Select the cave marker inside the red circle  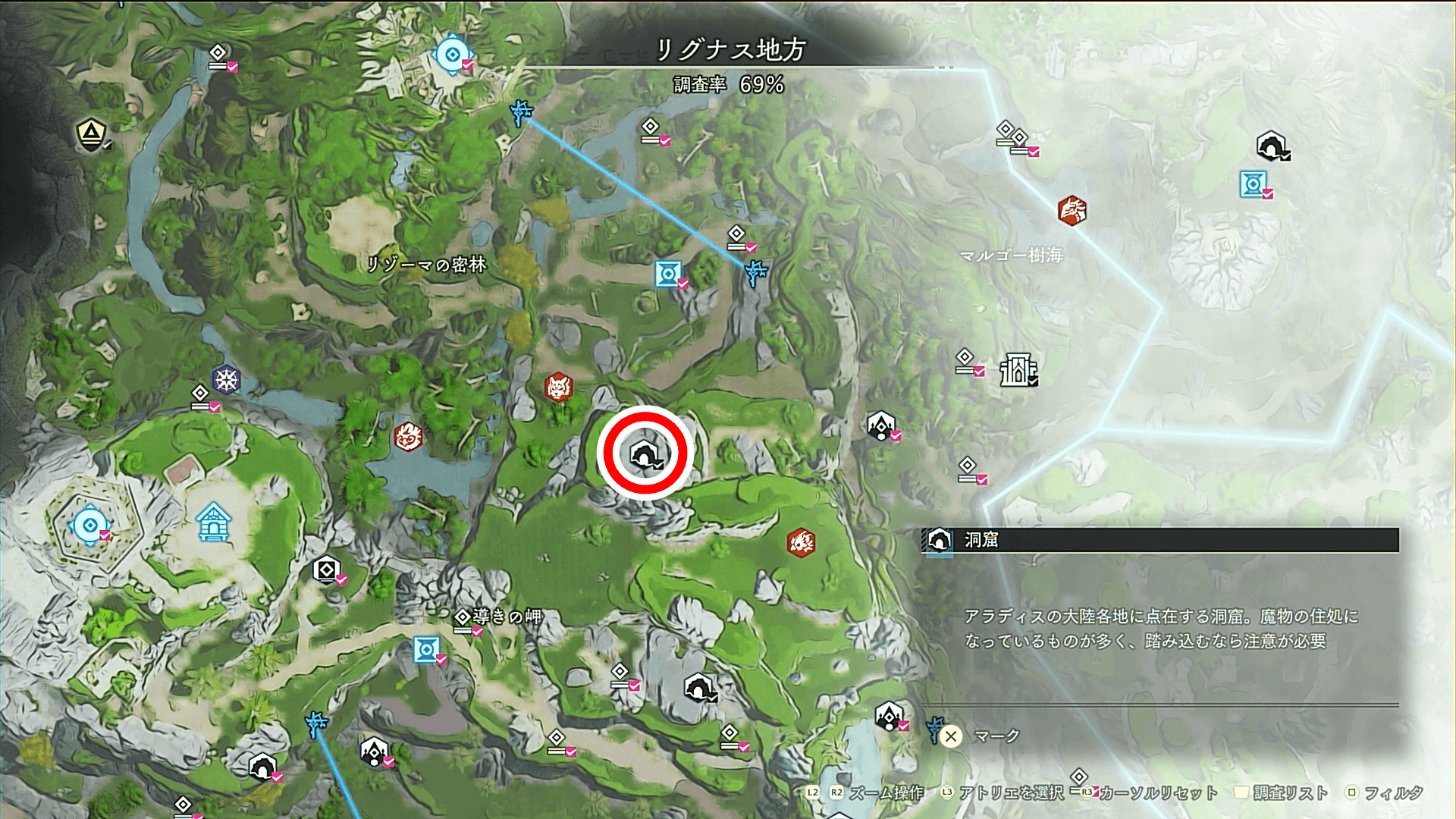coord(643,454)
